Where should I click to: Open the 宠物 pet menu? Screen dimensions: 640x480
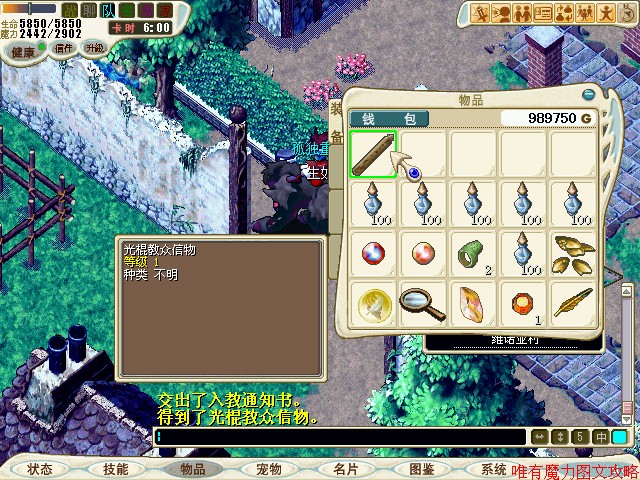[x=269, y=468]
